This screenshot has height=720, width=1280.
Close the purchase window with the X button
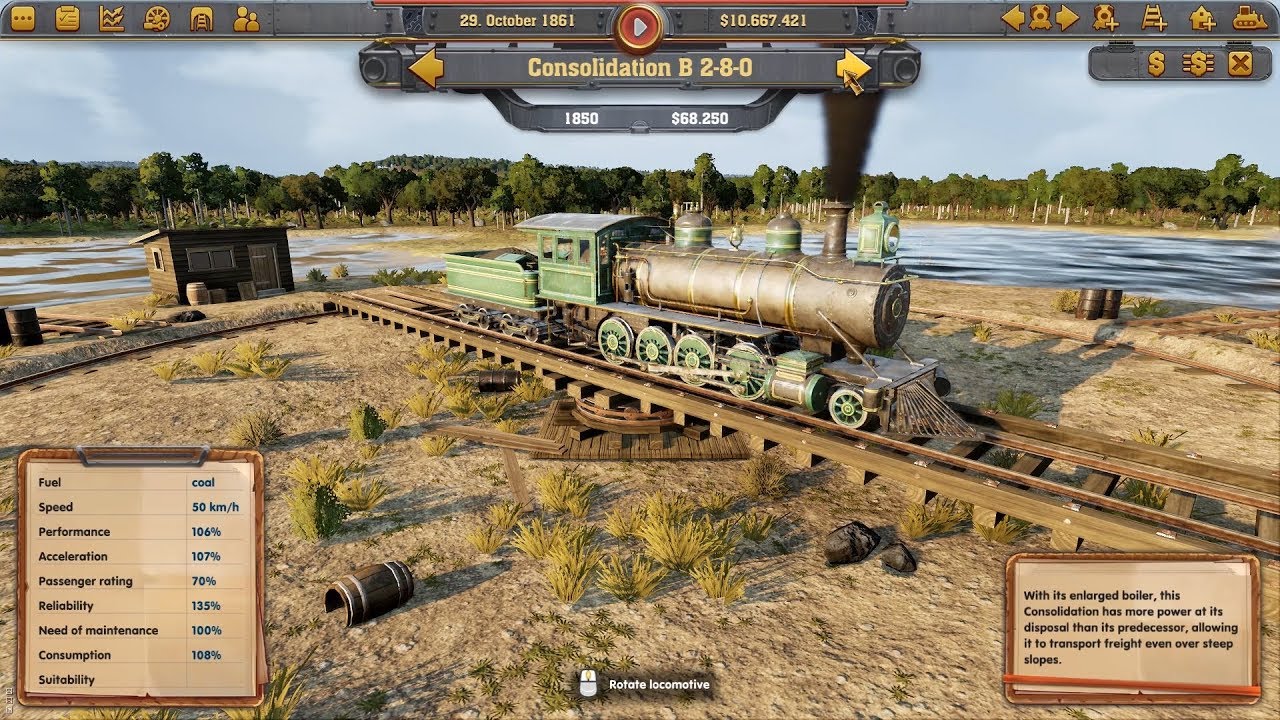click(x=1240, y=63)
